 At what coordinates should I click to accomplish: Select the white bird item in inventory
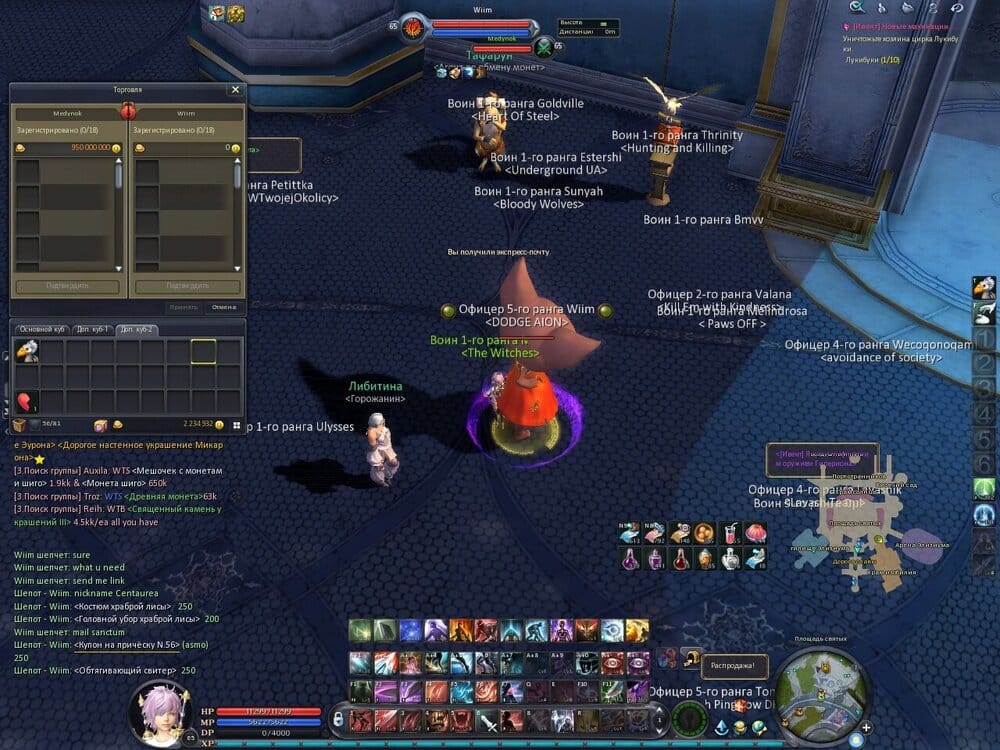tap(27, 351)
